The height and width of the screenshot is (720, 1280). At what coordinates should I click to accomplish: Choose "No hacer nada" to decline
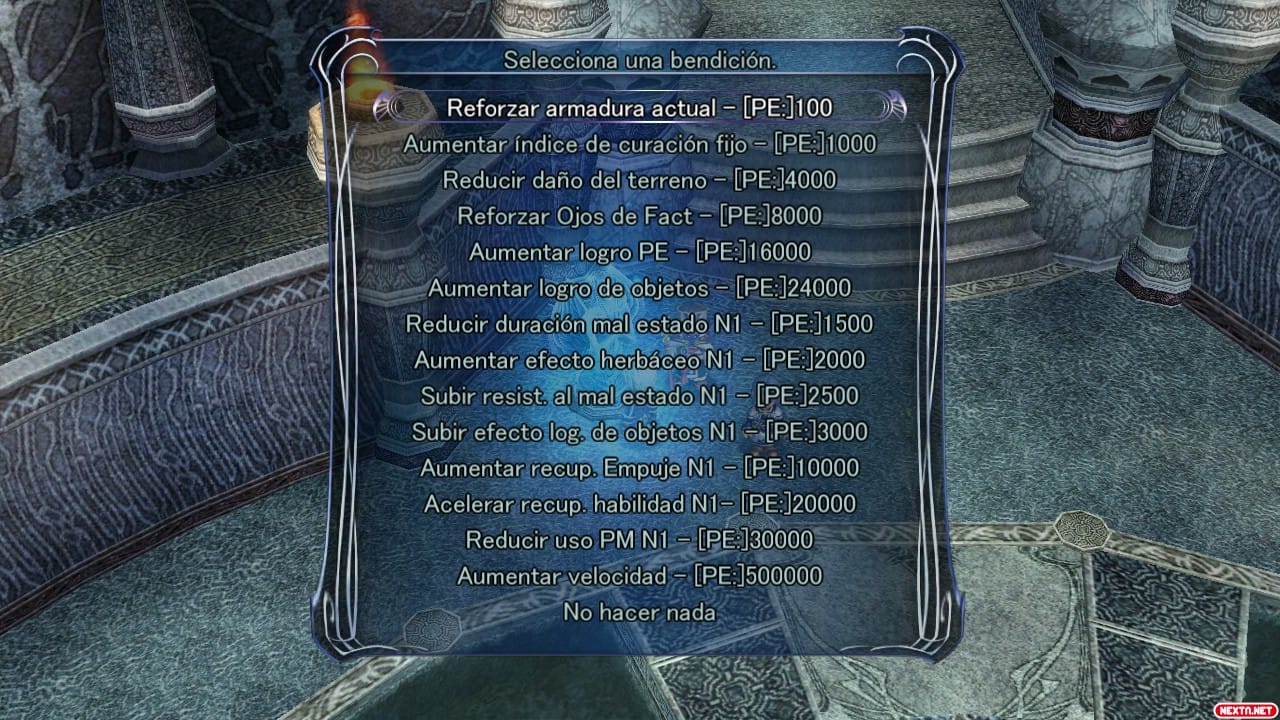[x=640, y=612]
